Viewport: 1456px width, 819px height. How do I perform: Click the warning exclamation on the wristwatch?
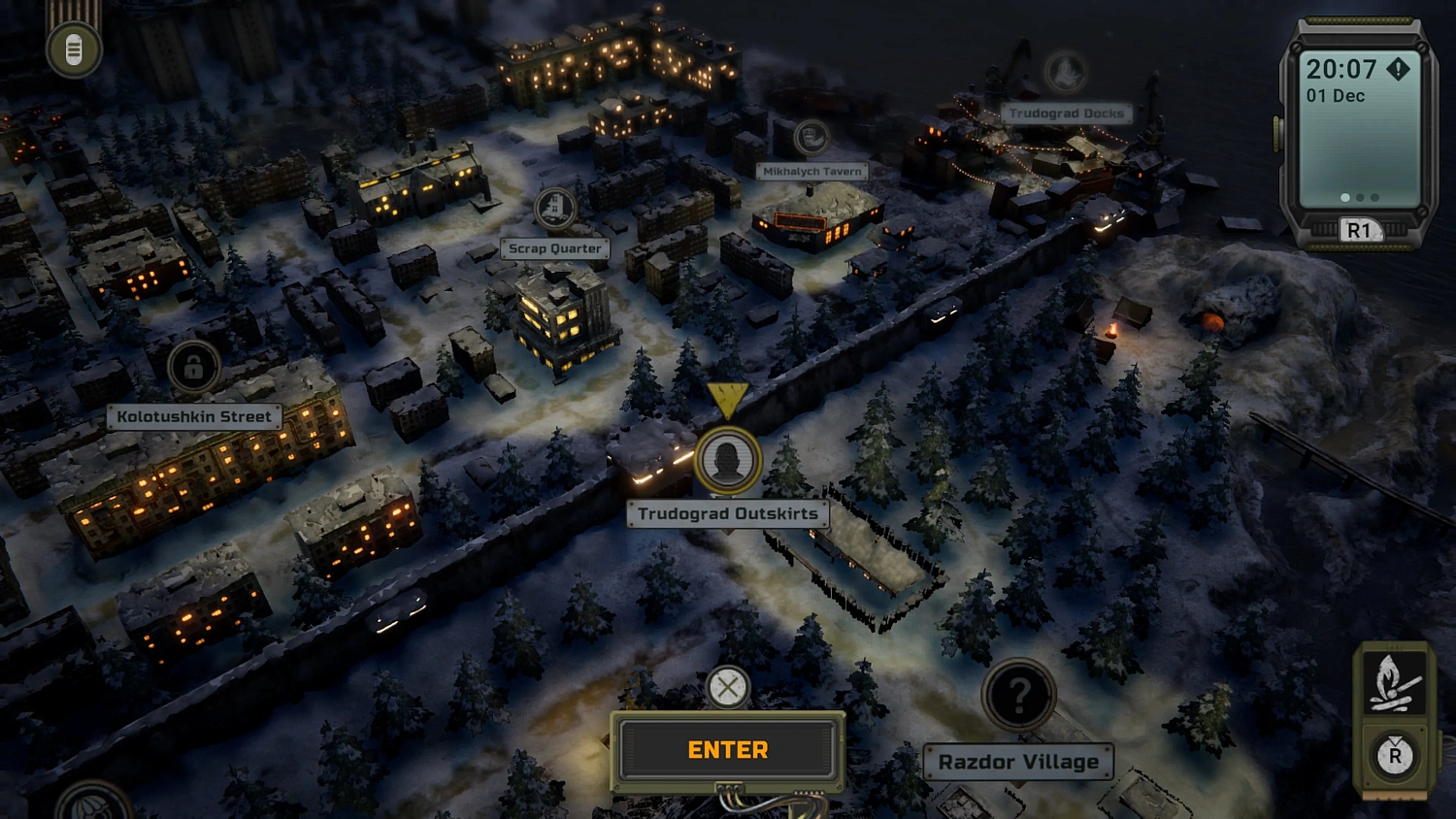point(1397,70)
